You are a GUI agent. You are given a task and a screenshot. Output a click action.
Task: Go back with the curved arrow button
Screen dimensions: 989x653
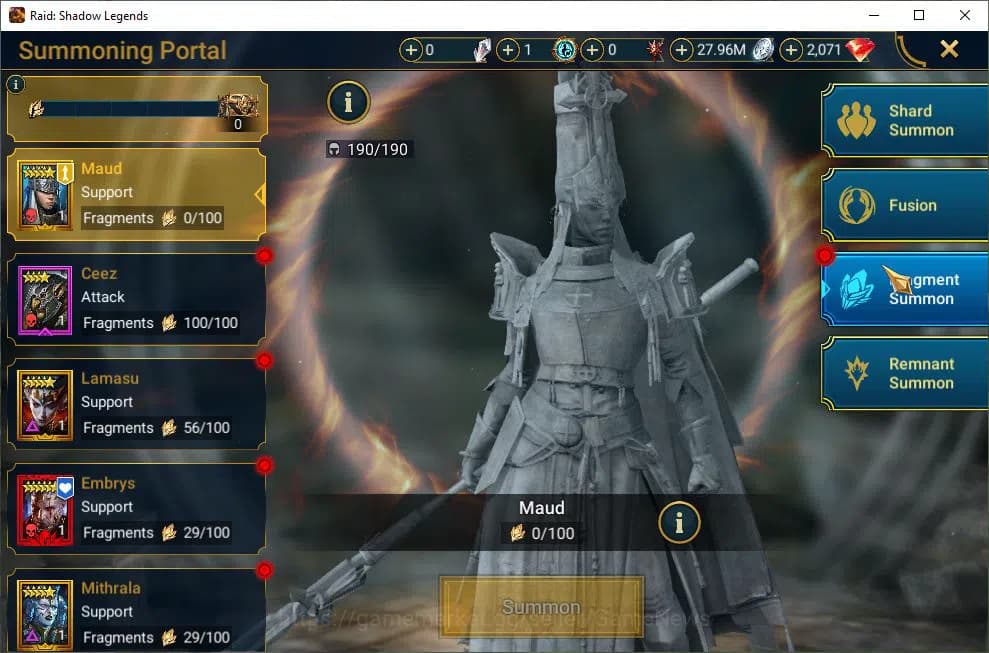[910, 50]
